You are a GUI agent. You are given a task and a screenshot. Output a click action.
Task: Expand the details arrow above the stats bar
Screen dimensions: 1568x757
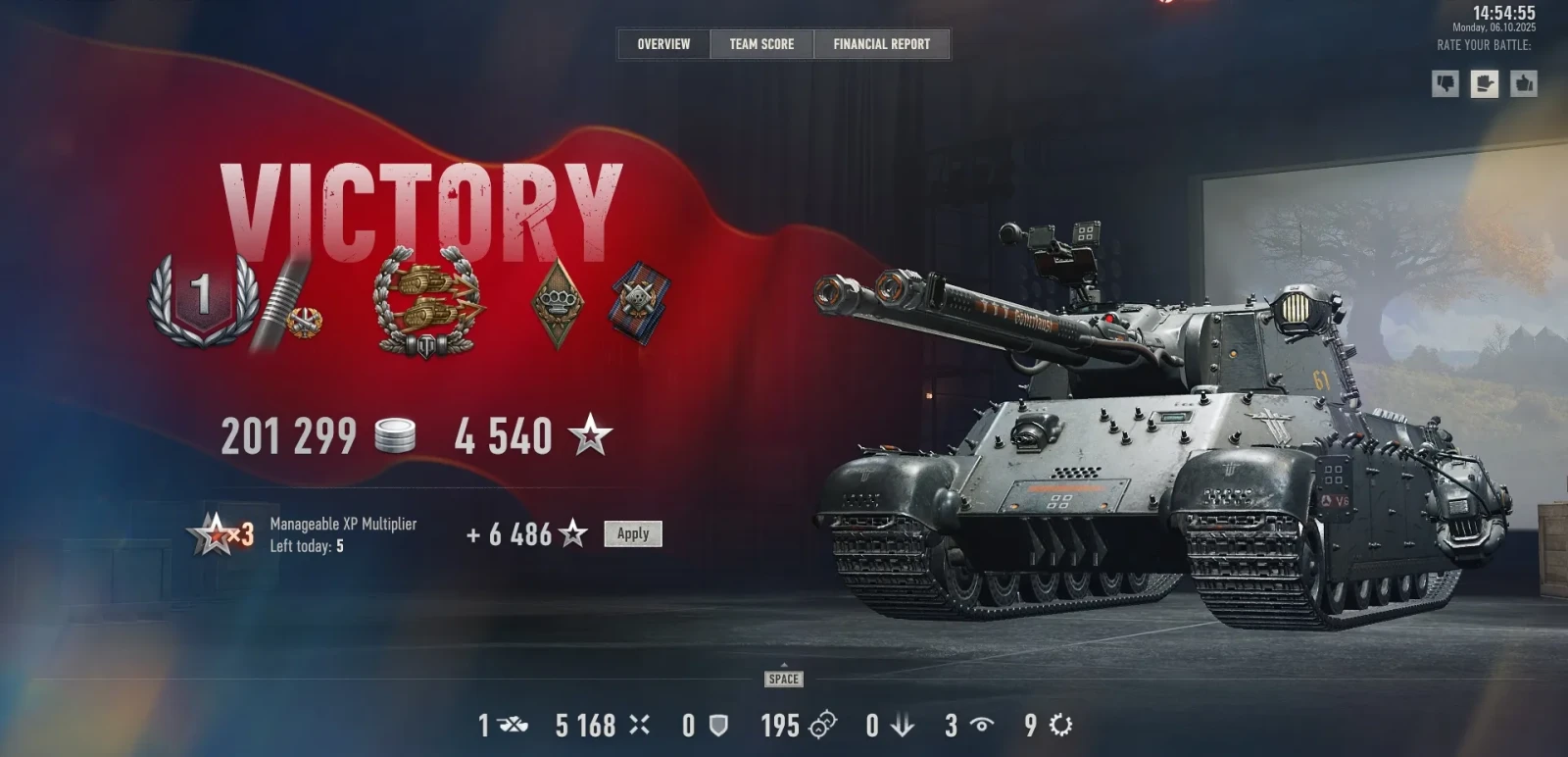(784, 667)
